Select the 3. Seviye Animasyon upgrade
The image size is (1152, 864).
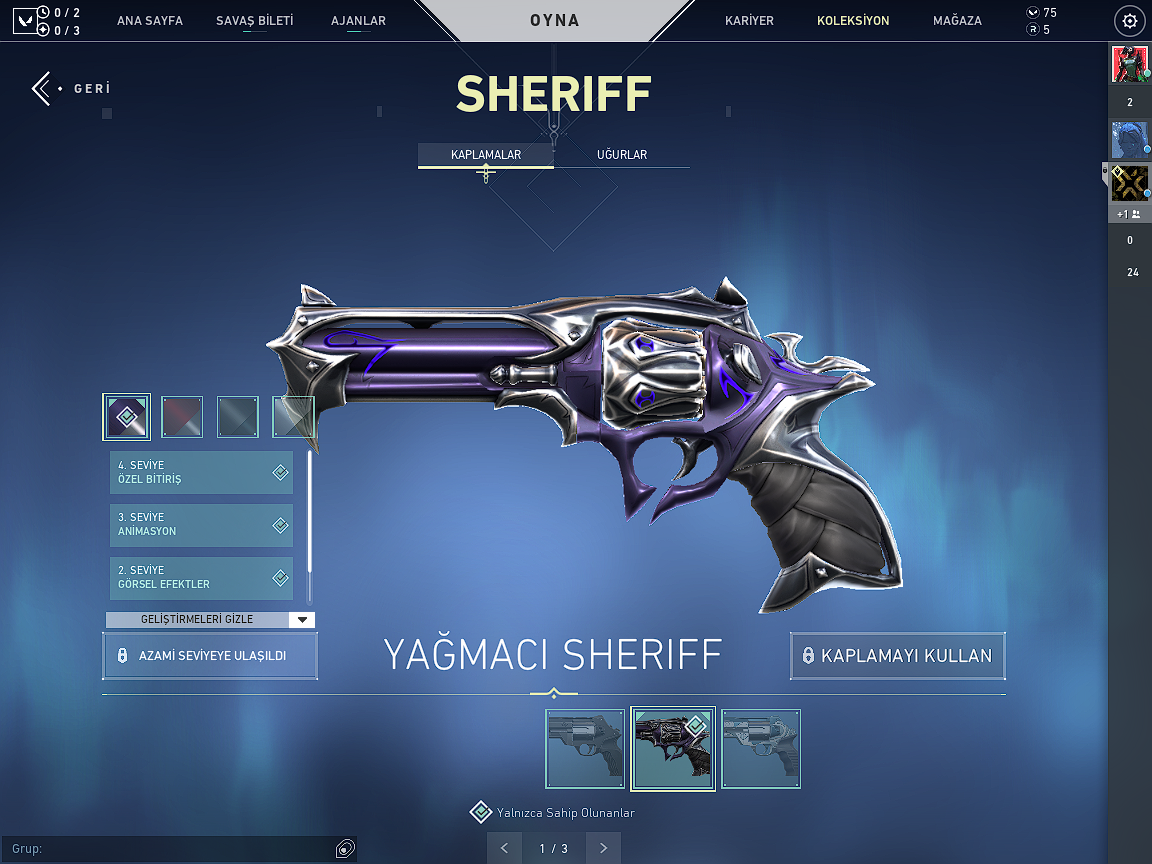pos(201,524)
